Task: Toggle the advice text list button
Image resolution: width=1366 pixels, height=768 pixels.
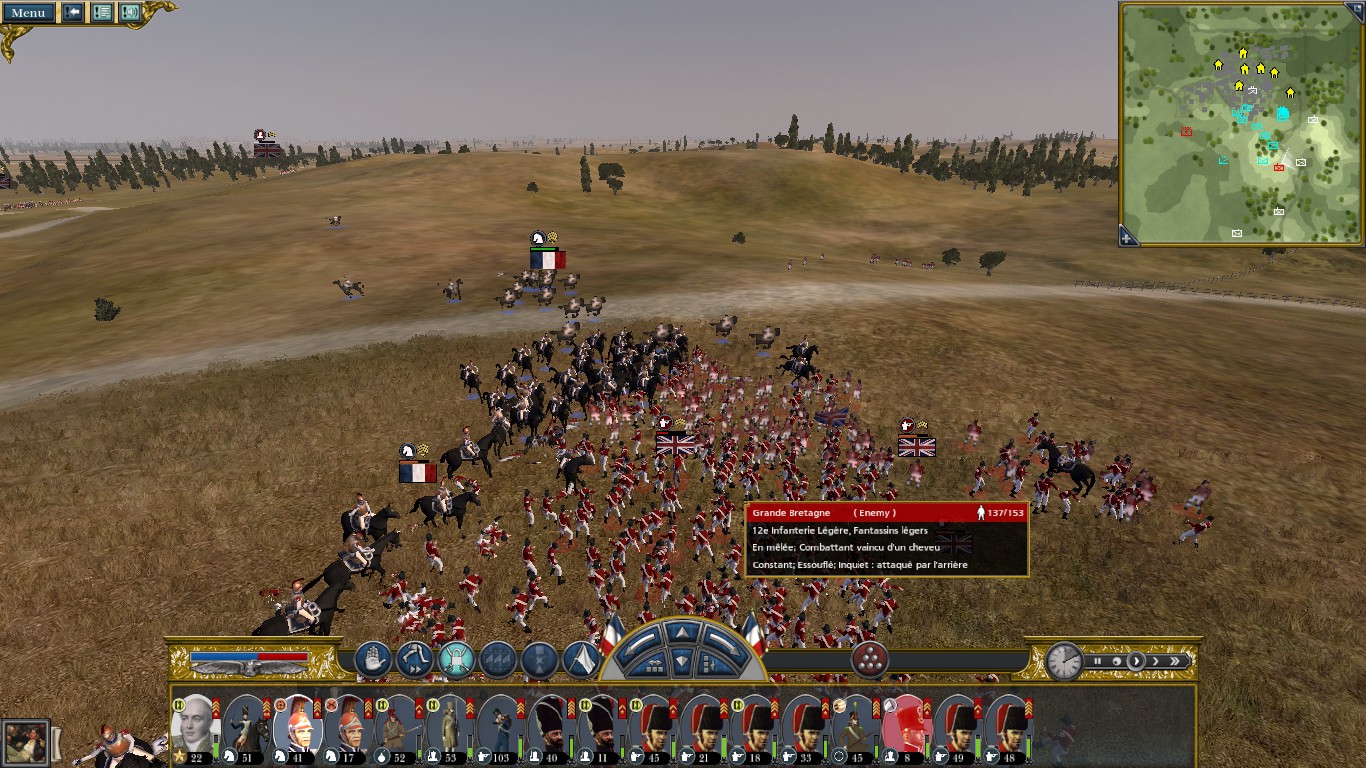Action: 101,13
